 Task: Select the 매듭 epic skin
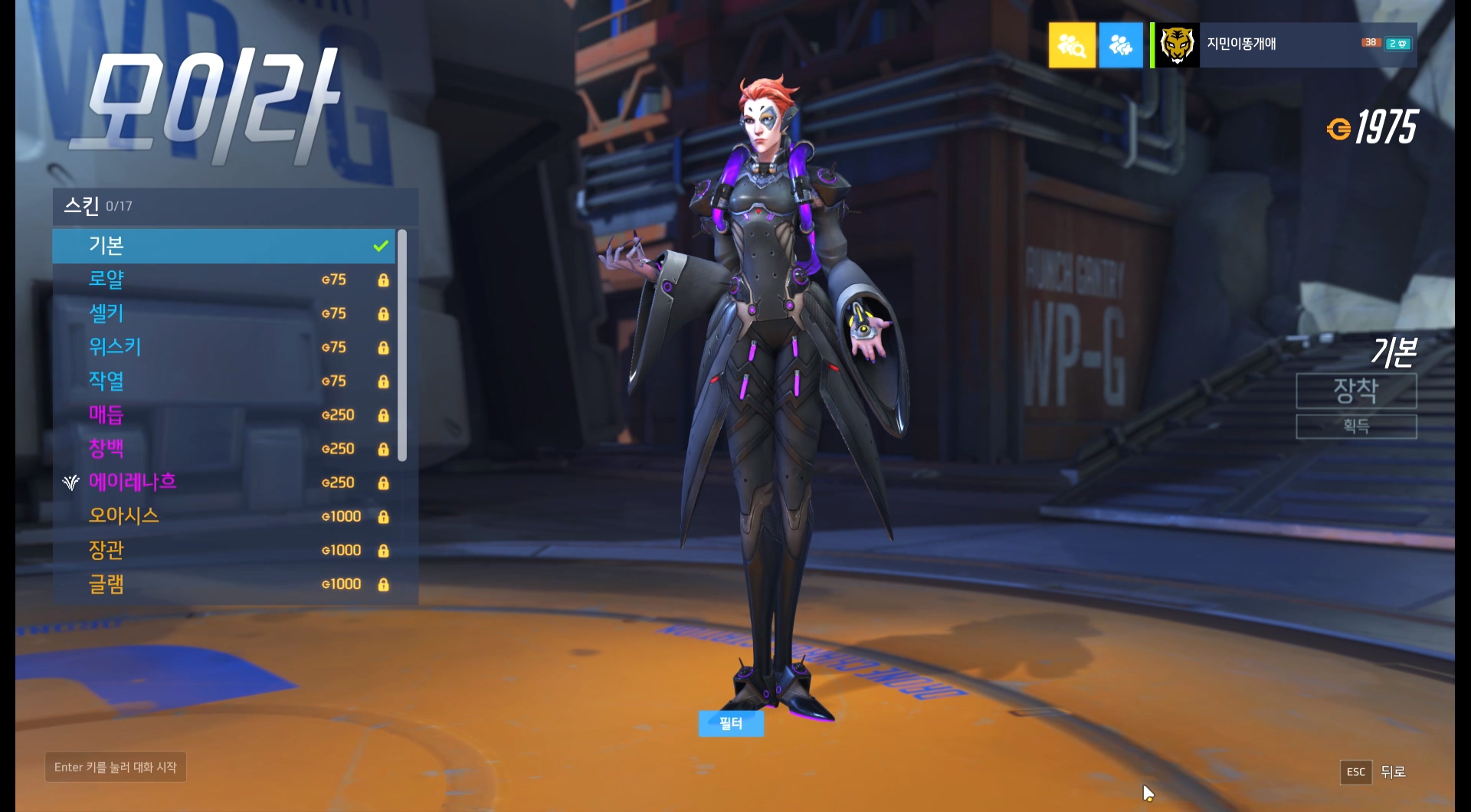[222, 414]
